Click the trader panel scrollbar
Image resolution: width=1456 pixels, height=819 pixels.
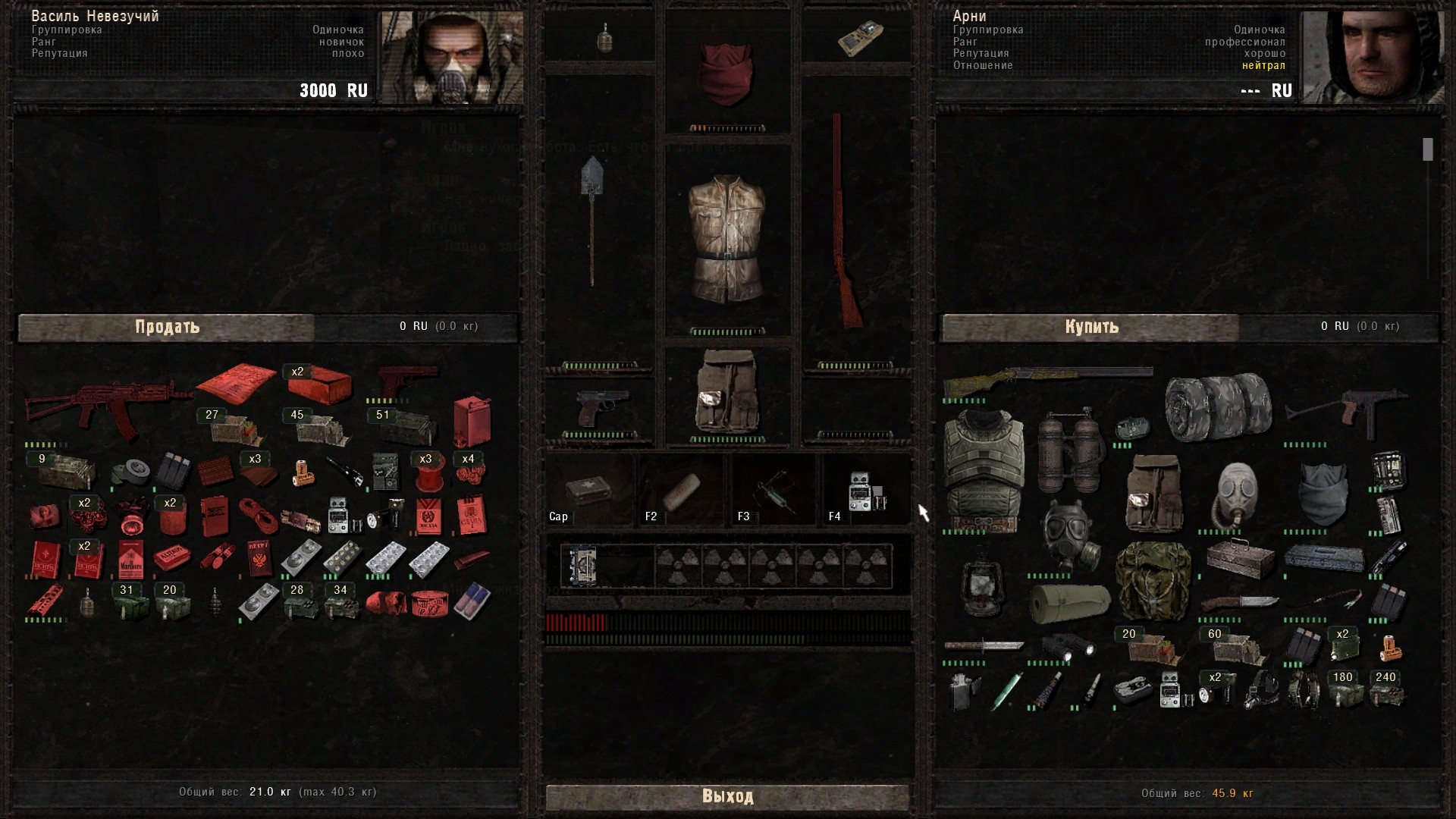coord(1428,149)
